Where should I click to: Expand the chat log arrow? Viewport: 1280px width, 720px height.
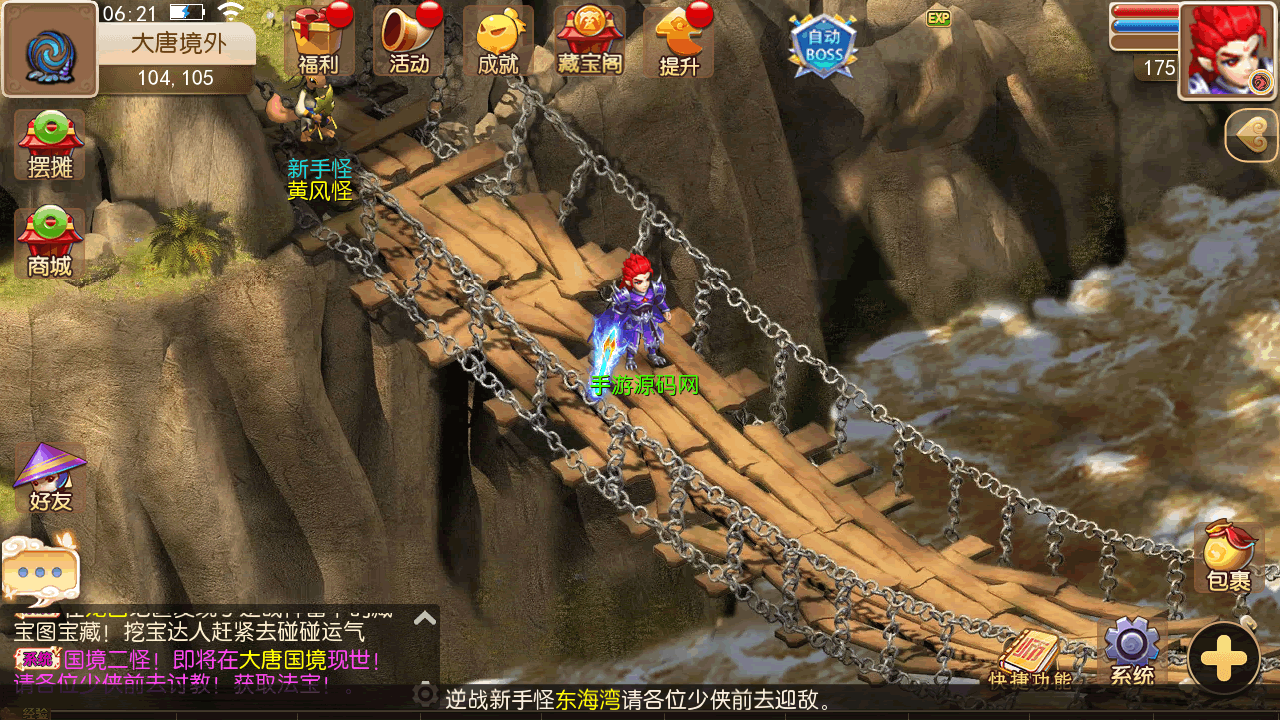point(425,618)
